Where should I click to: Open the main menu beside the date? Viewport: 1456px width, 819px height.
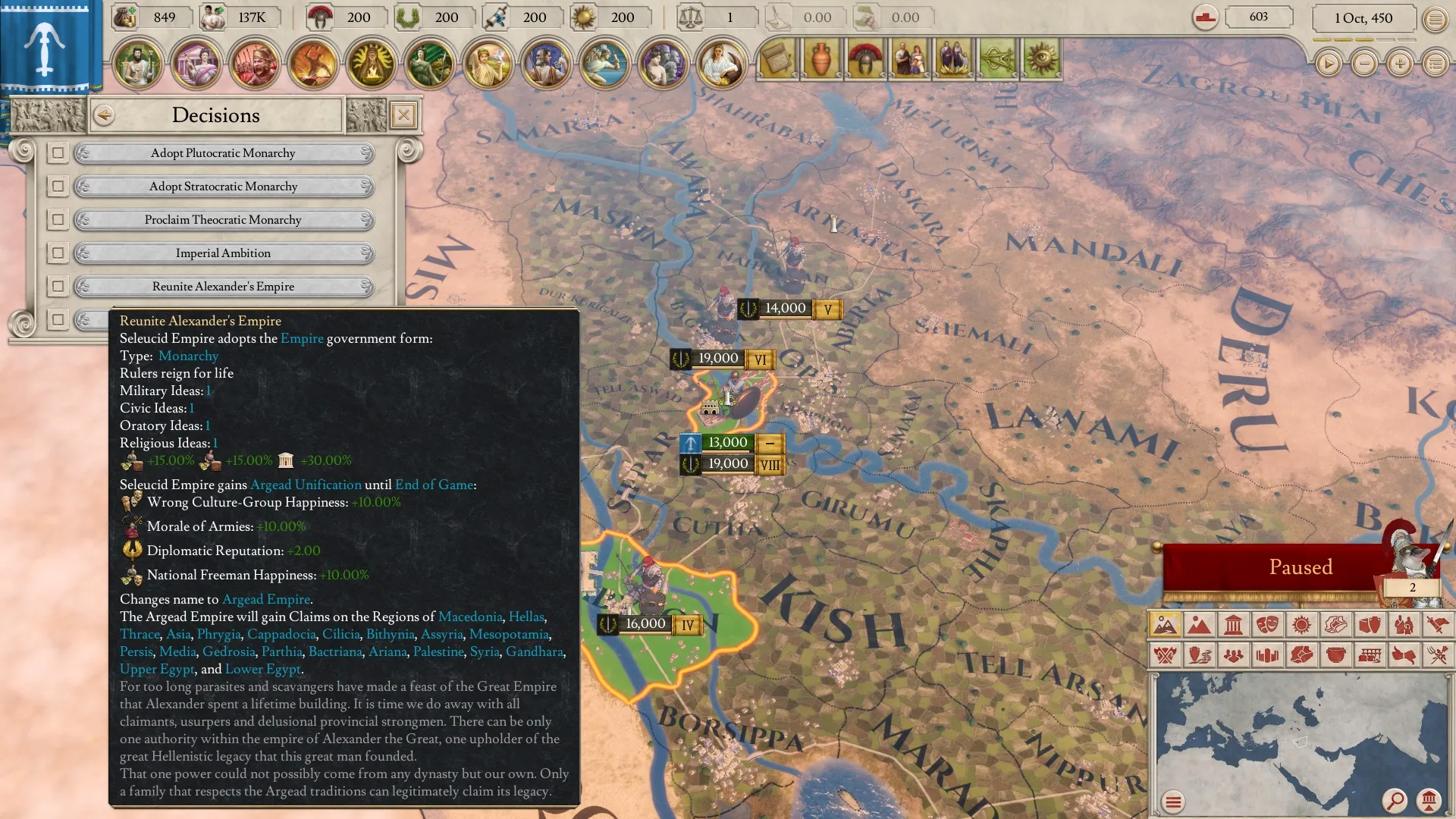(1436, 19)
